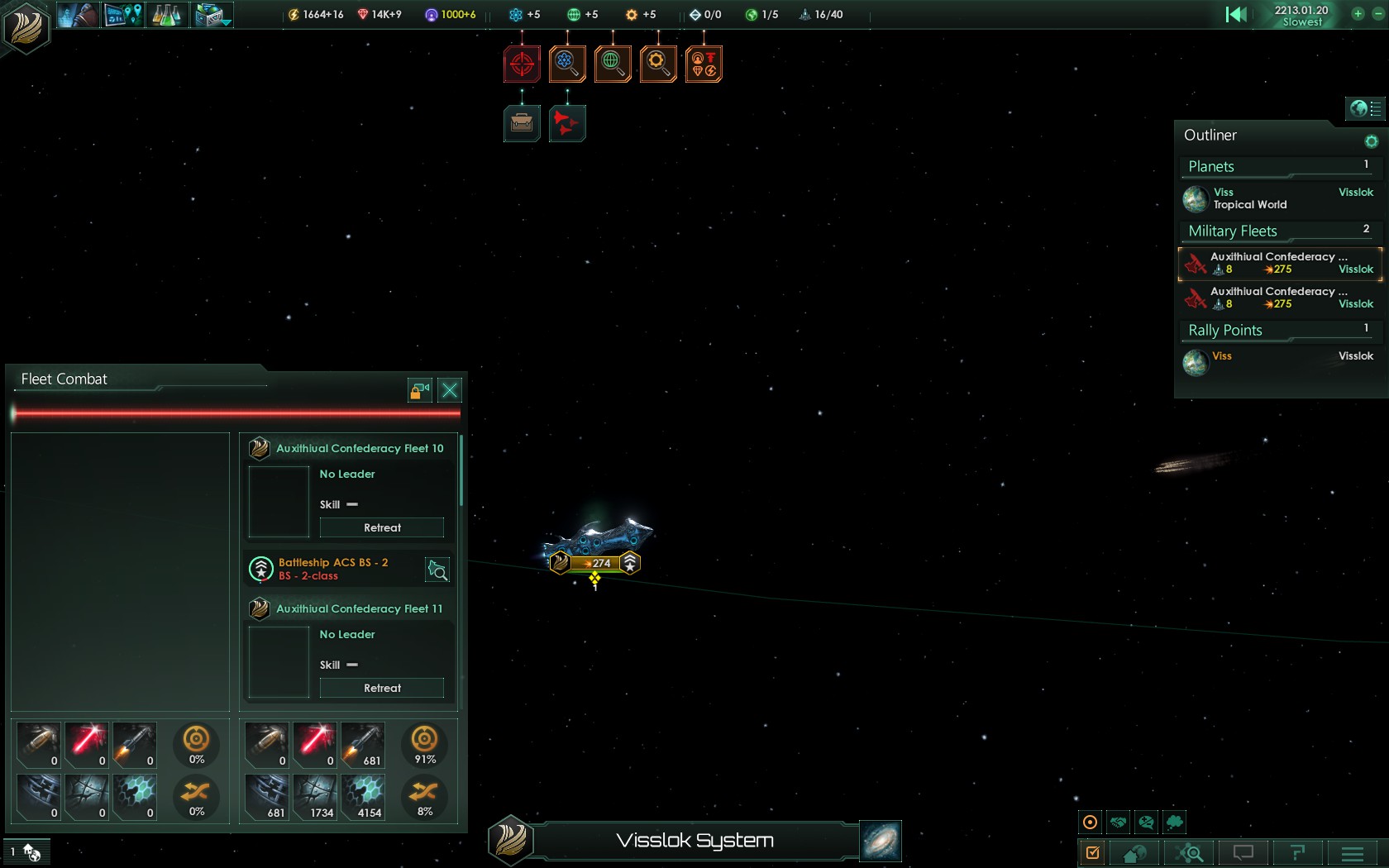Click the red fleet notification icon
This screenshot has width=1389, height=868.
coord(567,123)
